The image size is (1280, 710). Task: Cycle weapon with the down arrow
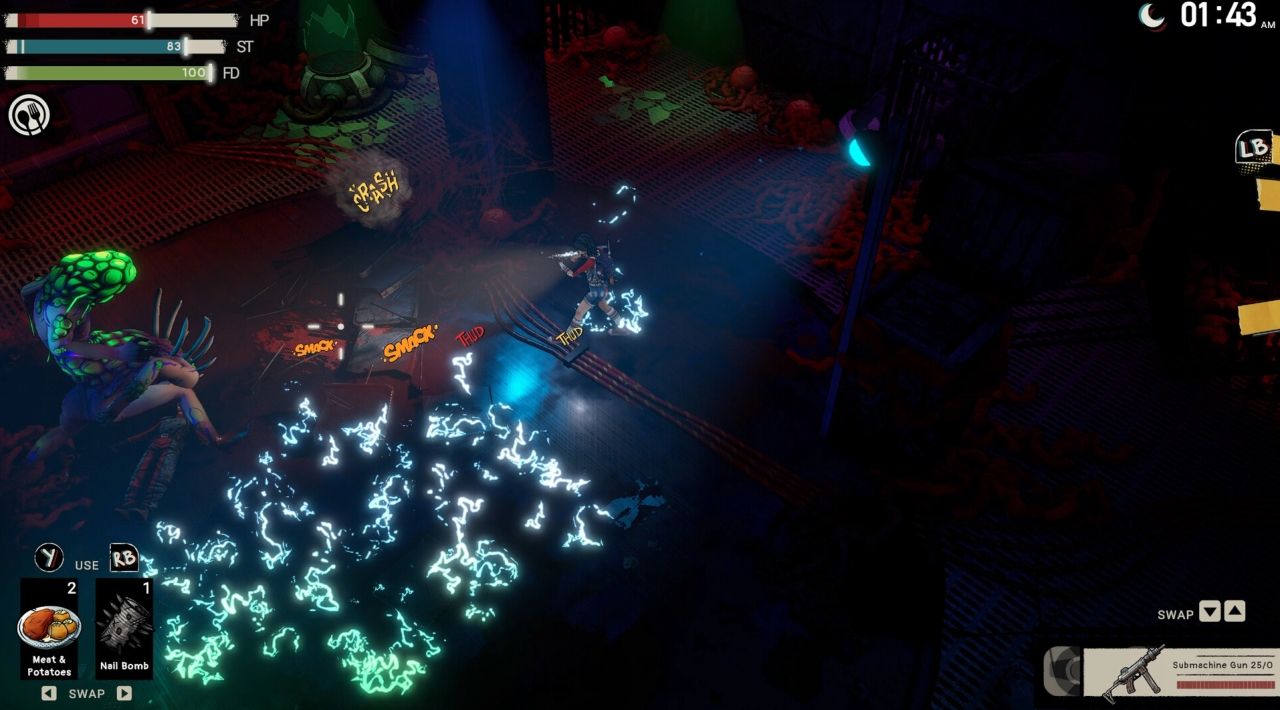coord(1210,612)
